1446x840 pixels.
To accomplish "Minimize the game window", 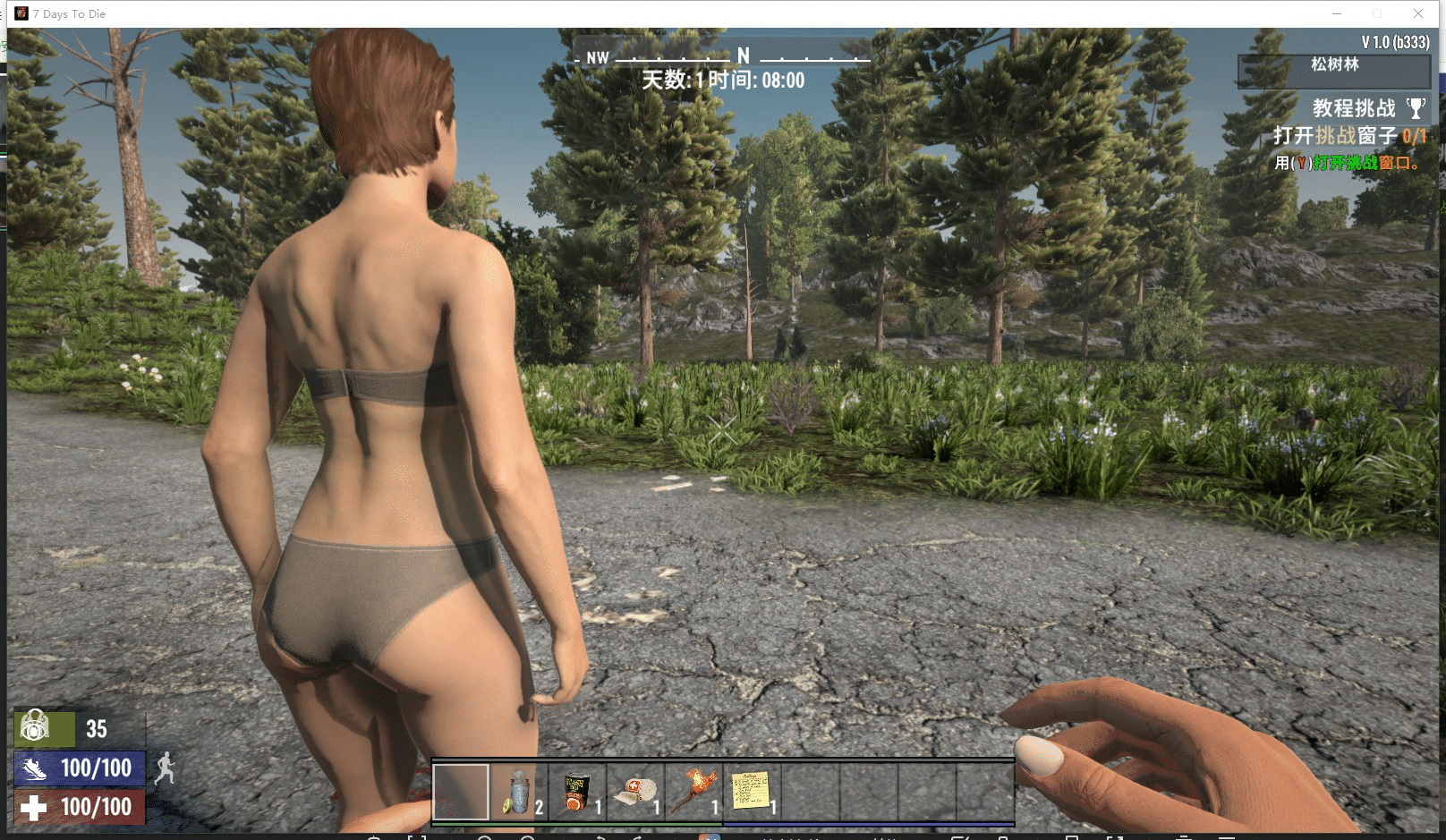I will tap(1337, 13).
